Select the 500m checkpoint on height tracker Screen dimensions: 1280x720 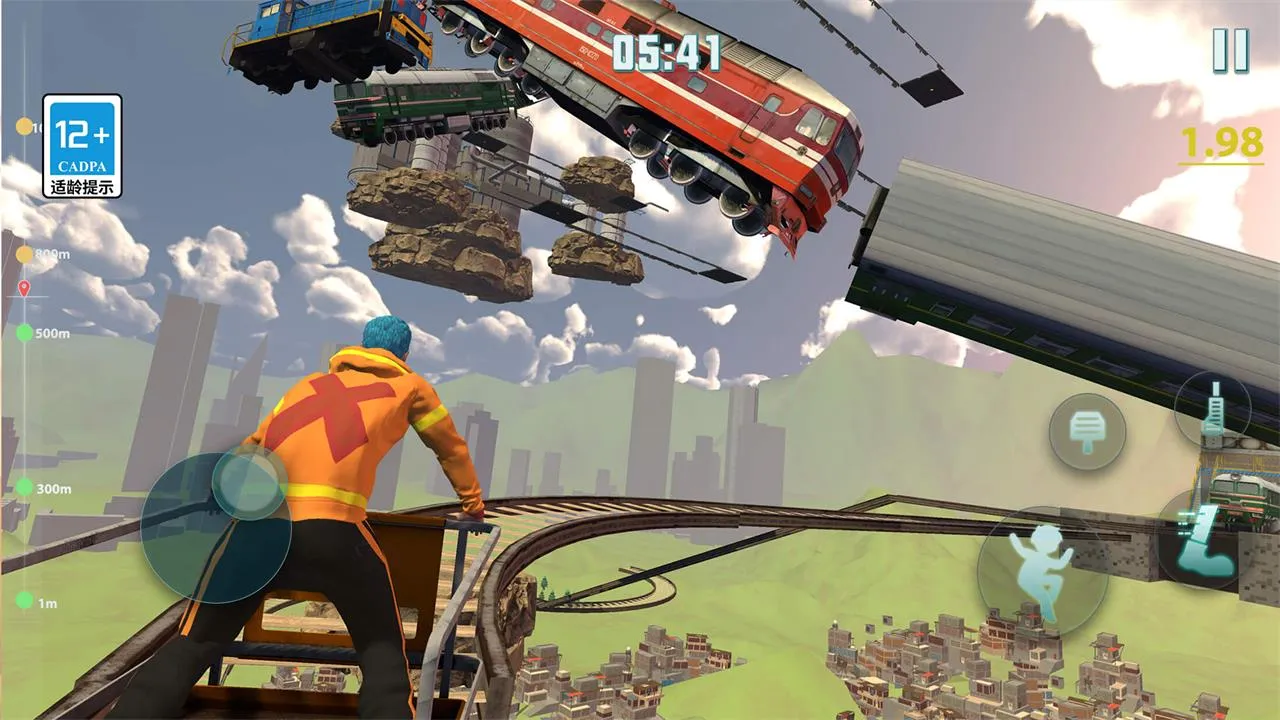pos(24,333)
